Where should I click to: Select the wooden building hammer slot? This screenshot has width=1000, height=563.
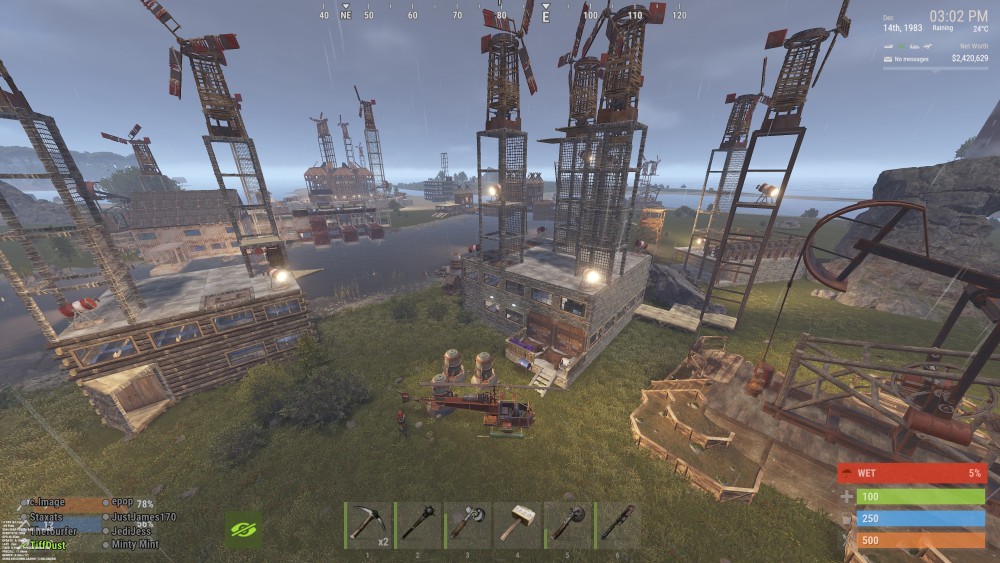tap(518, 524)
